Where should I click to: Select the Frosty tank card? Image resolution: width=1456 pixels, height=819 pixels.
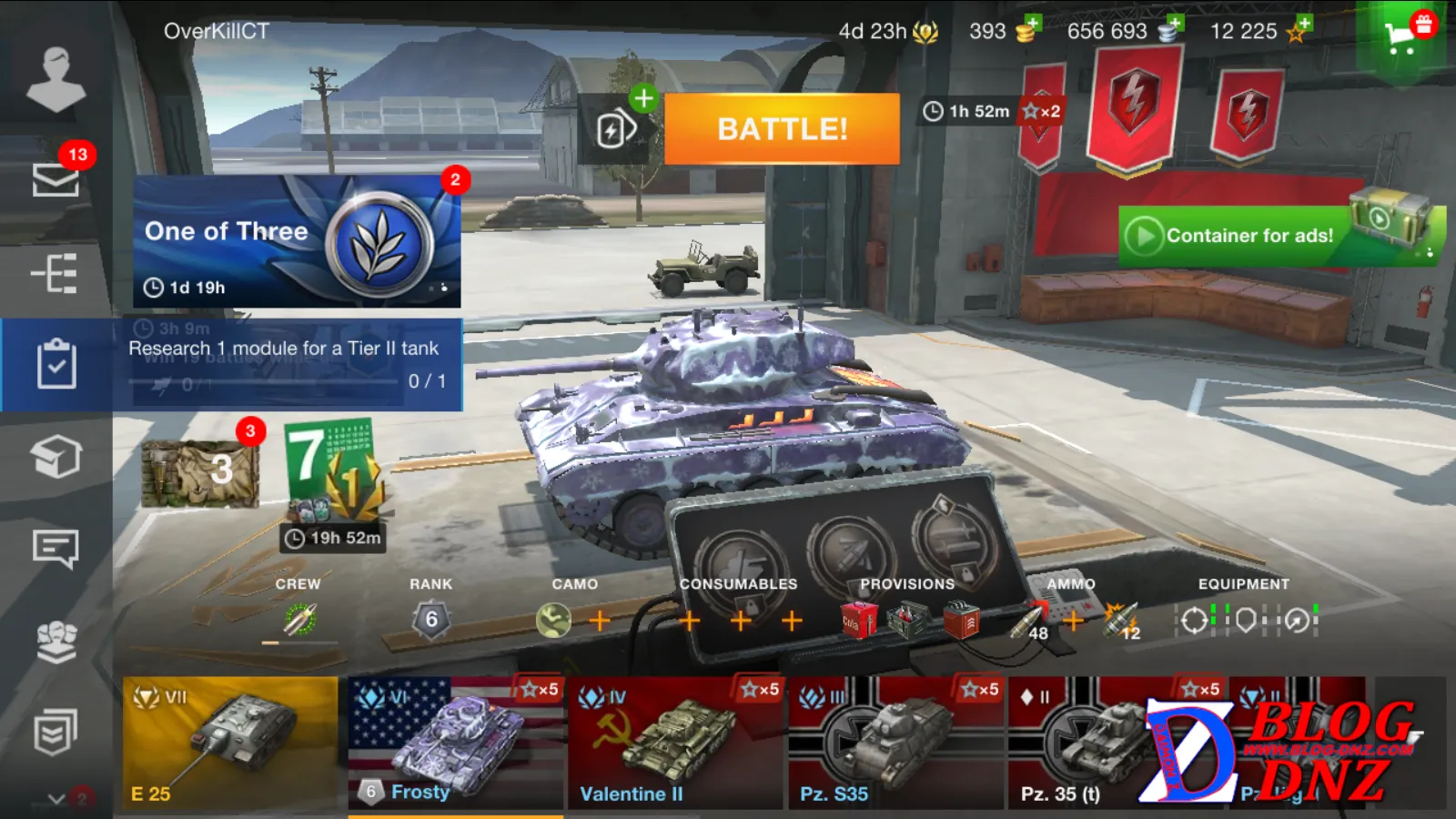(455, 743)
